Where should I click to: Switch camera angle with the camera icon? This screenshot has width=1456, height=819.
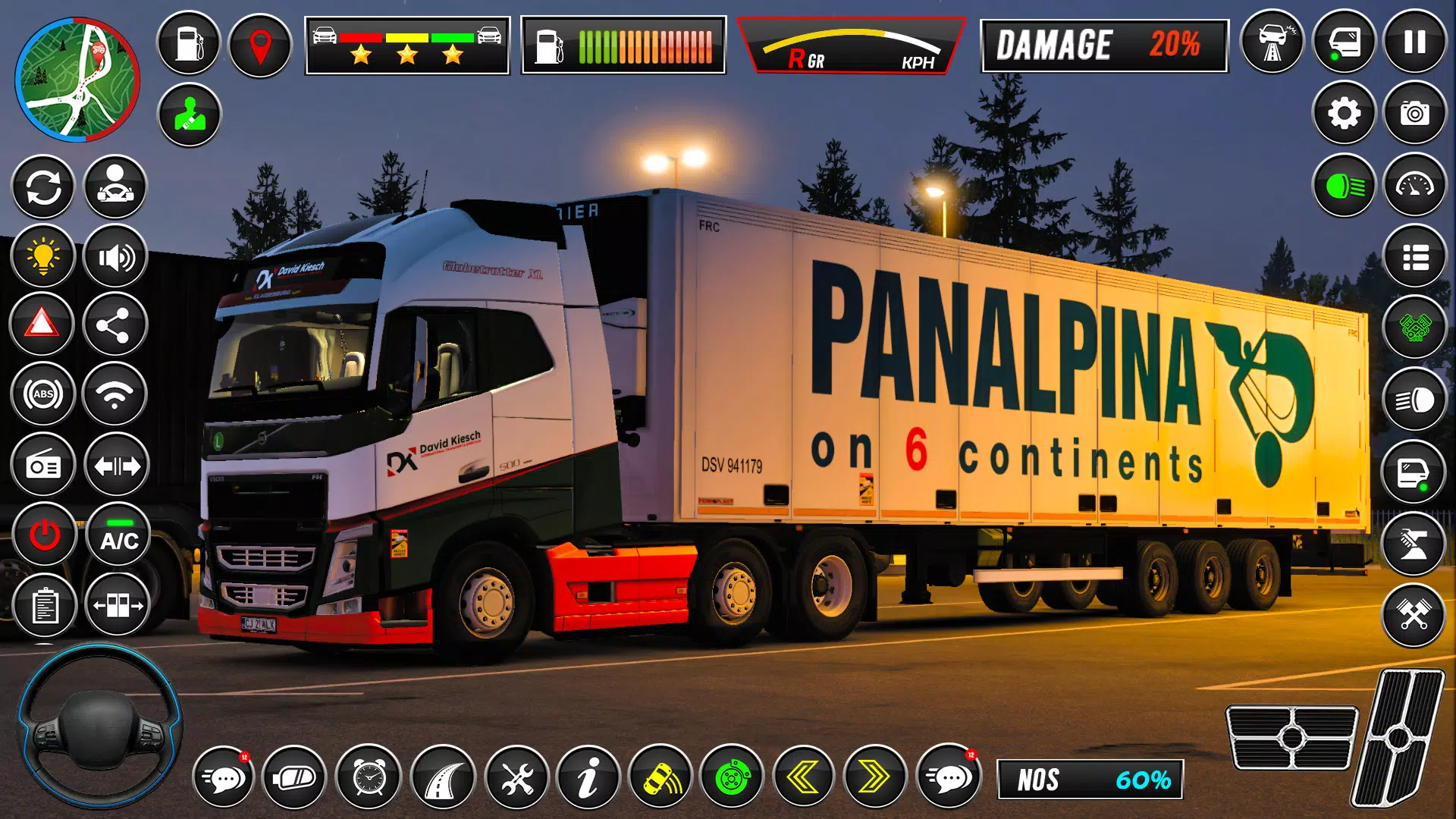pyautogui.click(x=1415, y=114)
